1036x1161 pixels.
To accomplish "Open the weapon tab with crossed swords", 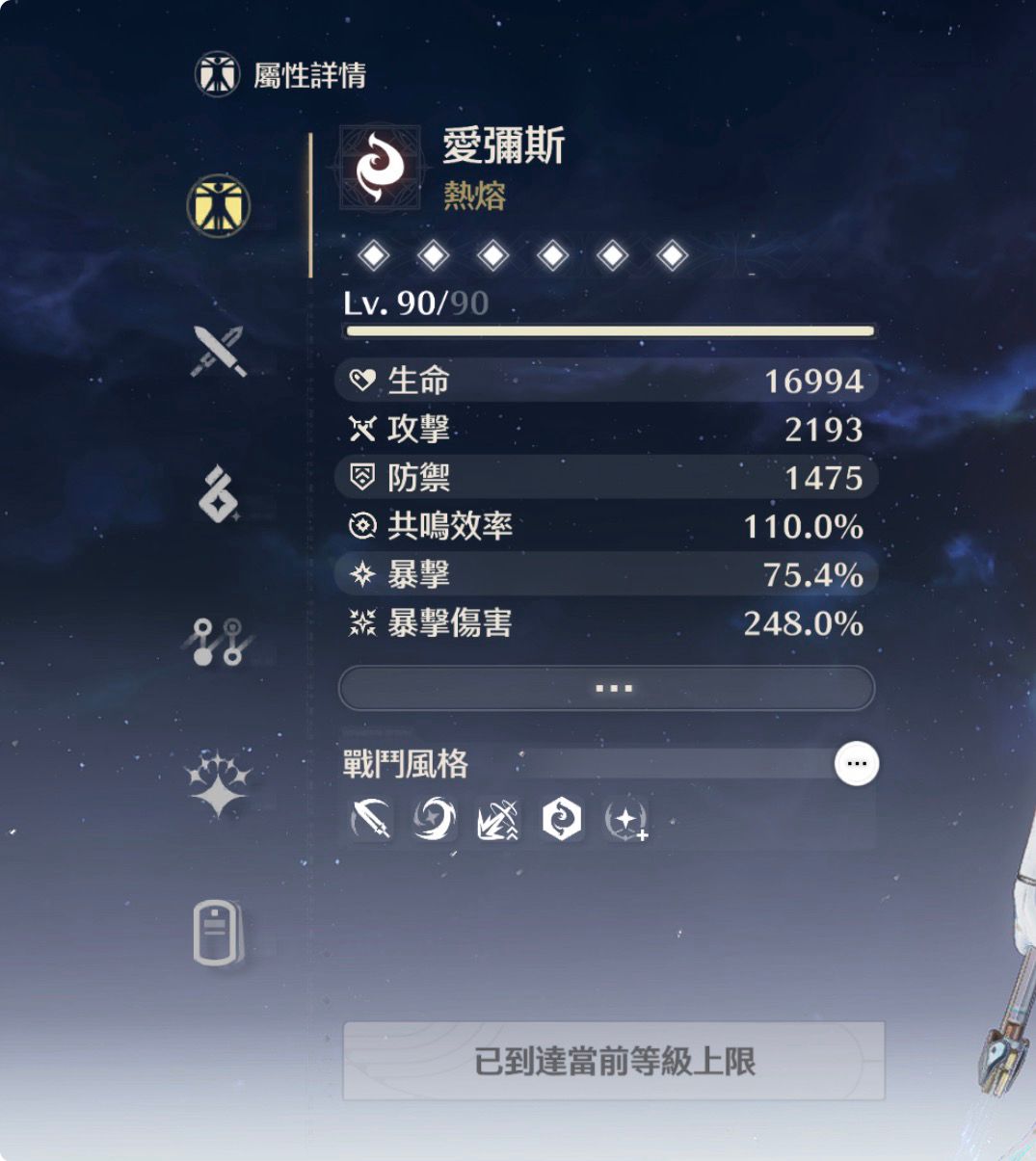I will click(219, 350).
